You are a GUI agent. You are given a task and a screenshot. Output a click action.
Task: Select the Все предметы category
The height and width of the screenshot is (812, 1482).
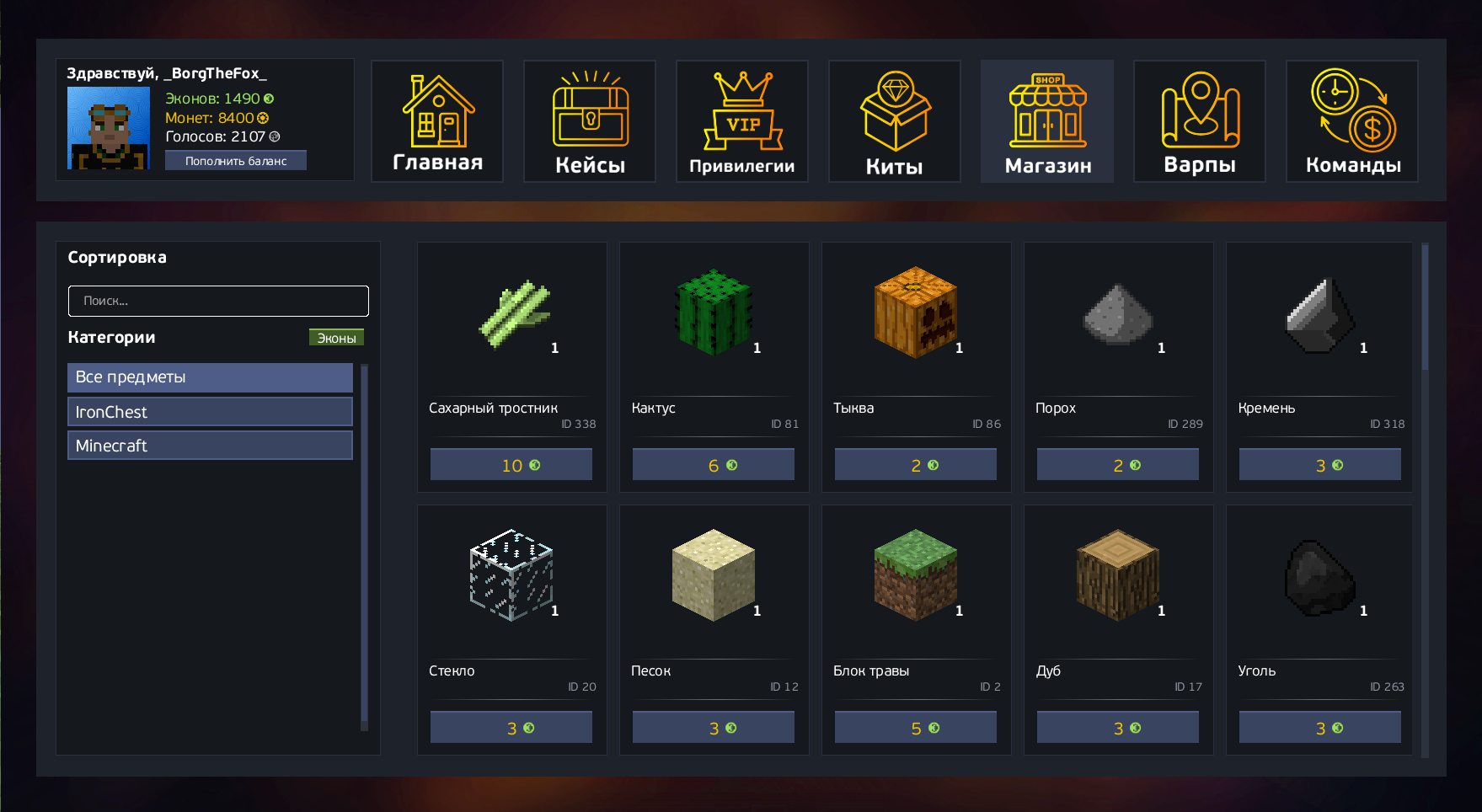coord(210,377)
